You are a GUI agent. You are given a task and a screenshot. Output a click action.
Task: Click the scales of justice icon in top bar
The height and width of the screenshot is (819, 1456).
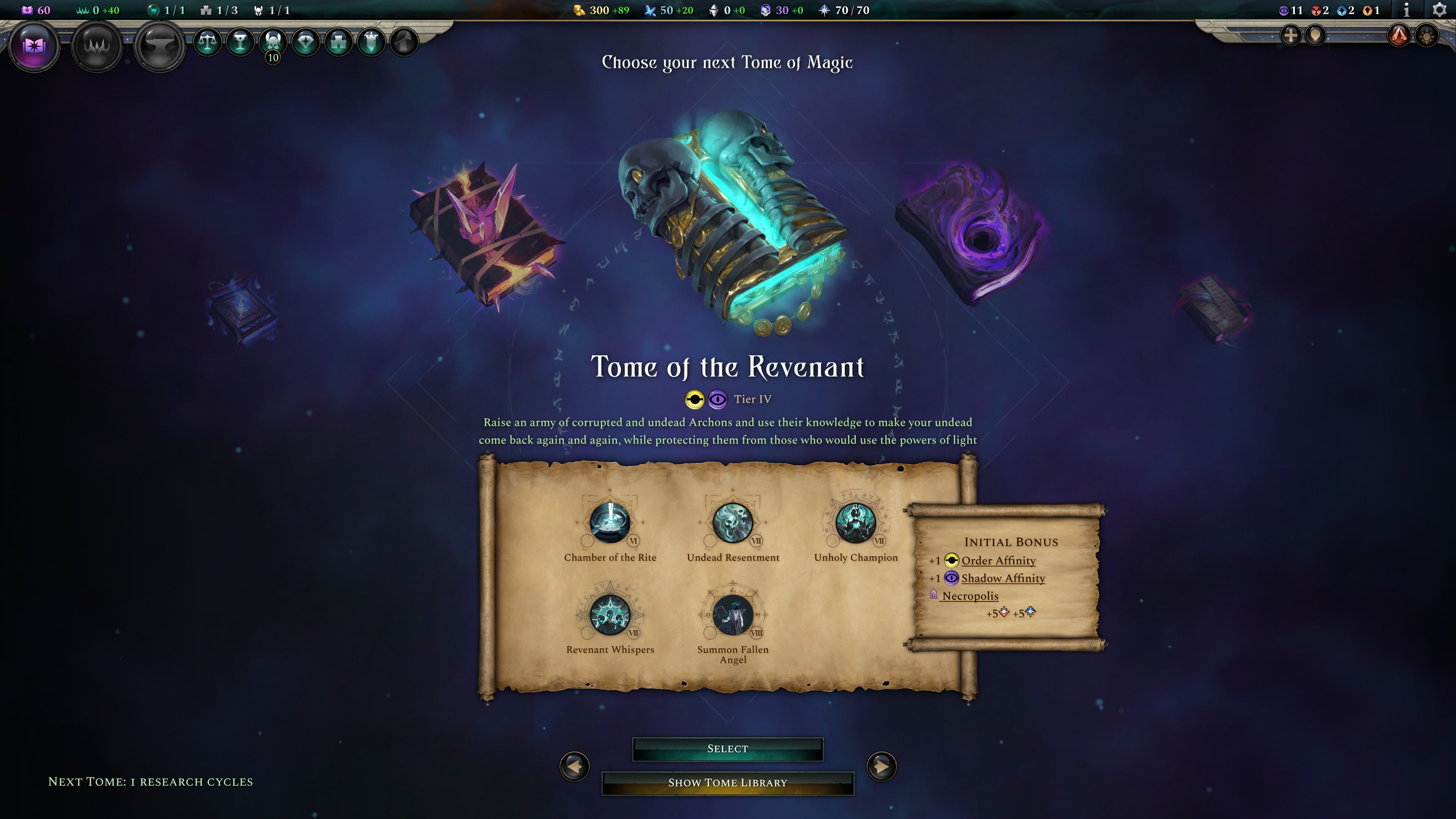point(208,41)
